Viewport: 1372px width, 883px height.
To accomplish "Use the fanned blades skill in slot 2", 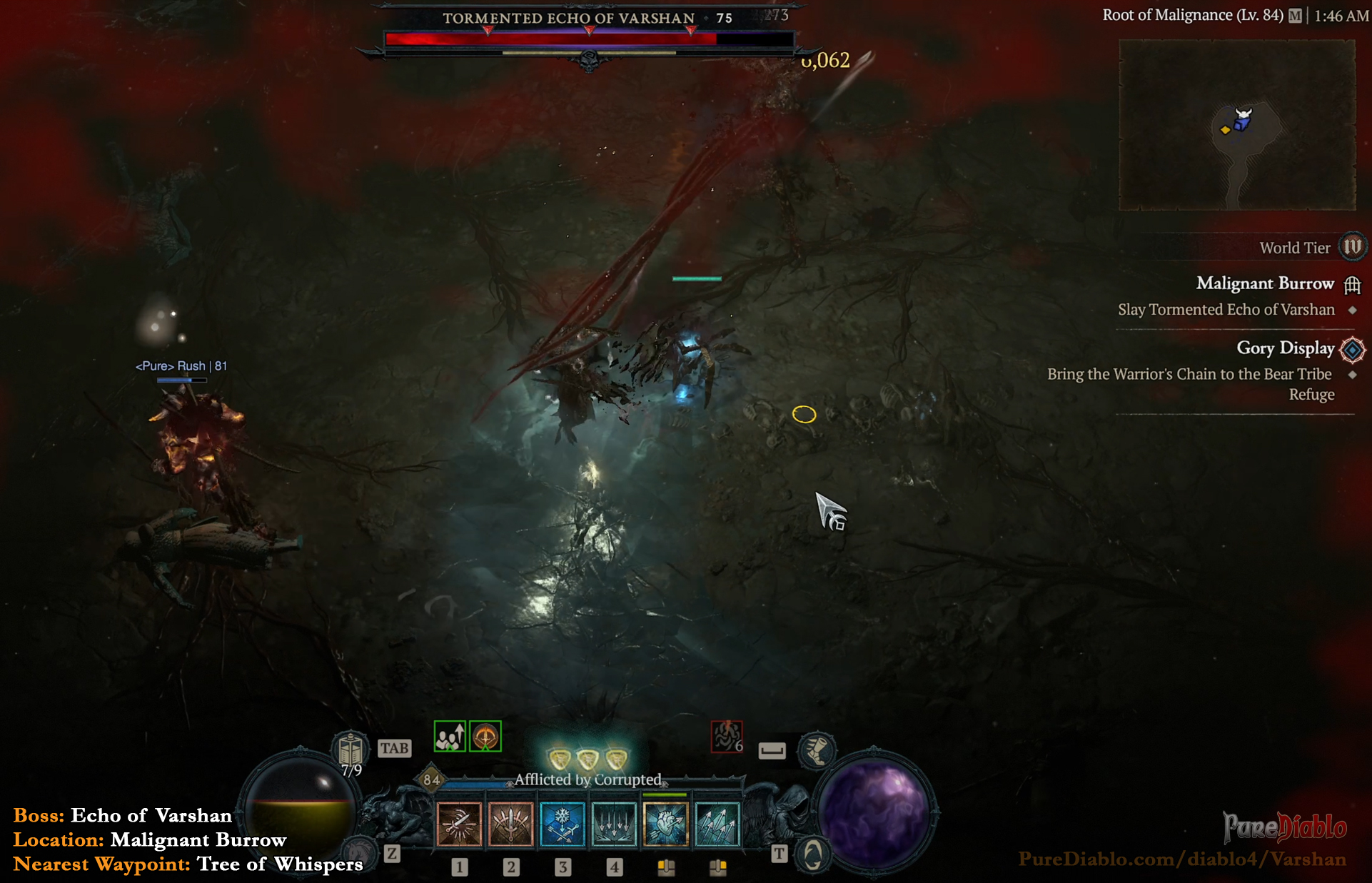I will 510,824.
